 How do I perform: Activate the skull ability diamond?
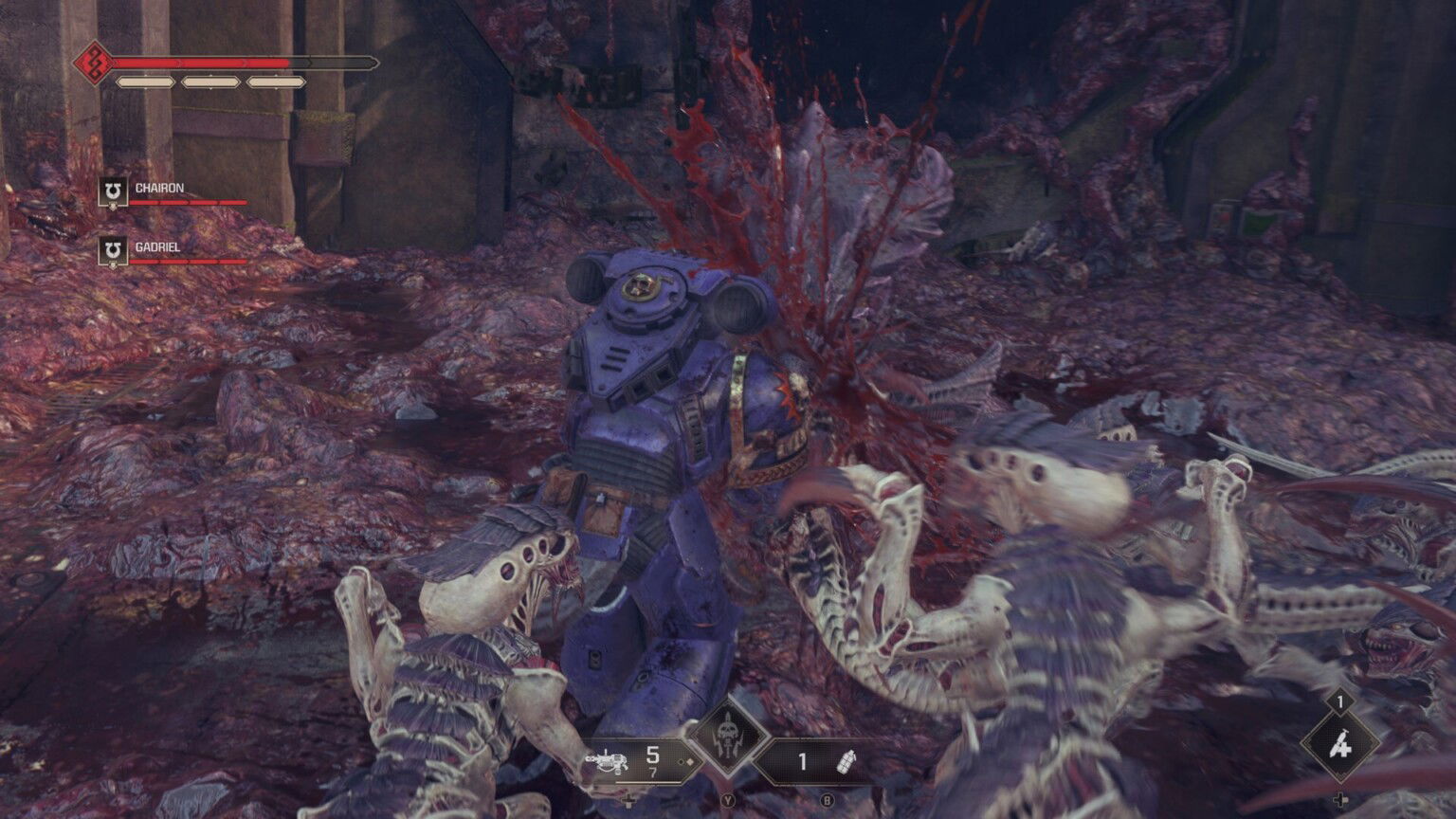[728, 737]
